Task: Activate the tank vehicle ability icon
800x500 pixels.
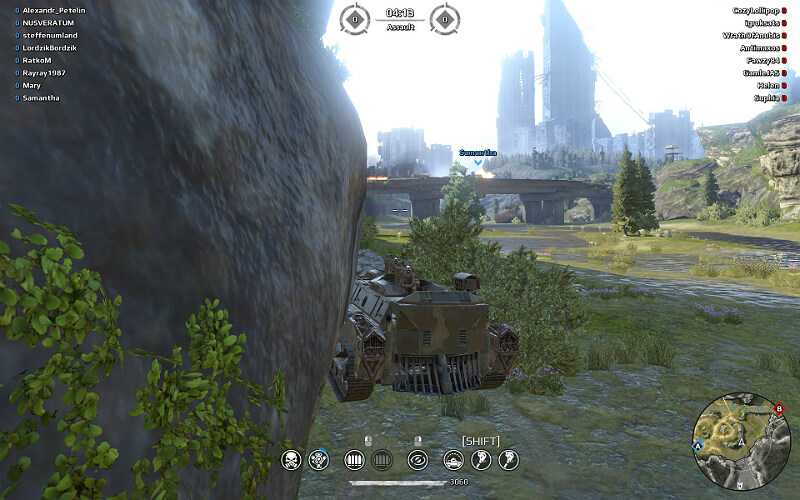Action: point(452,460)
